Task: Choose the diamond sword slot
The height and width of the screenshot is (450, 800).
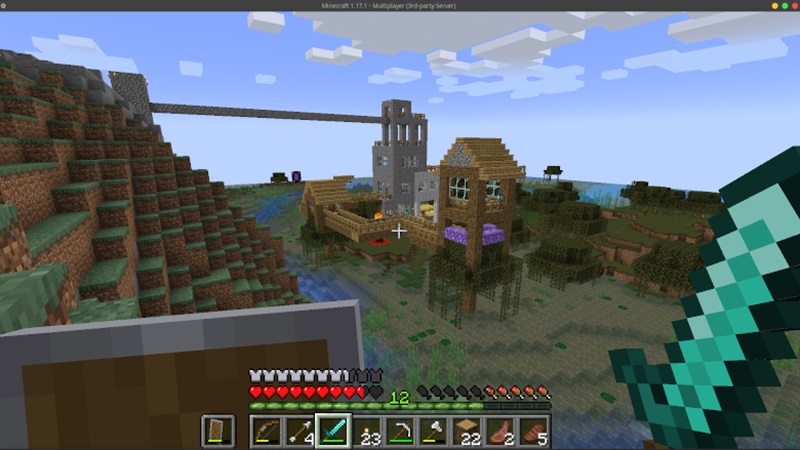Action: [332, 431]
